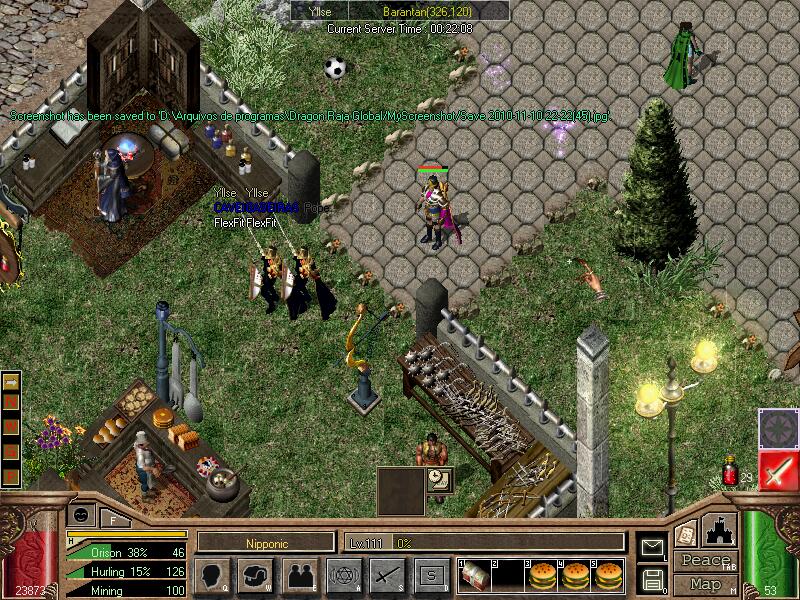This screenshot has height=600, width=800.
Task: Click the floppy disk save icon
Action: coord(652,577)
